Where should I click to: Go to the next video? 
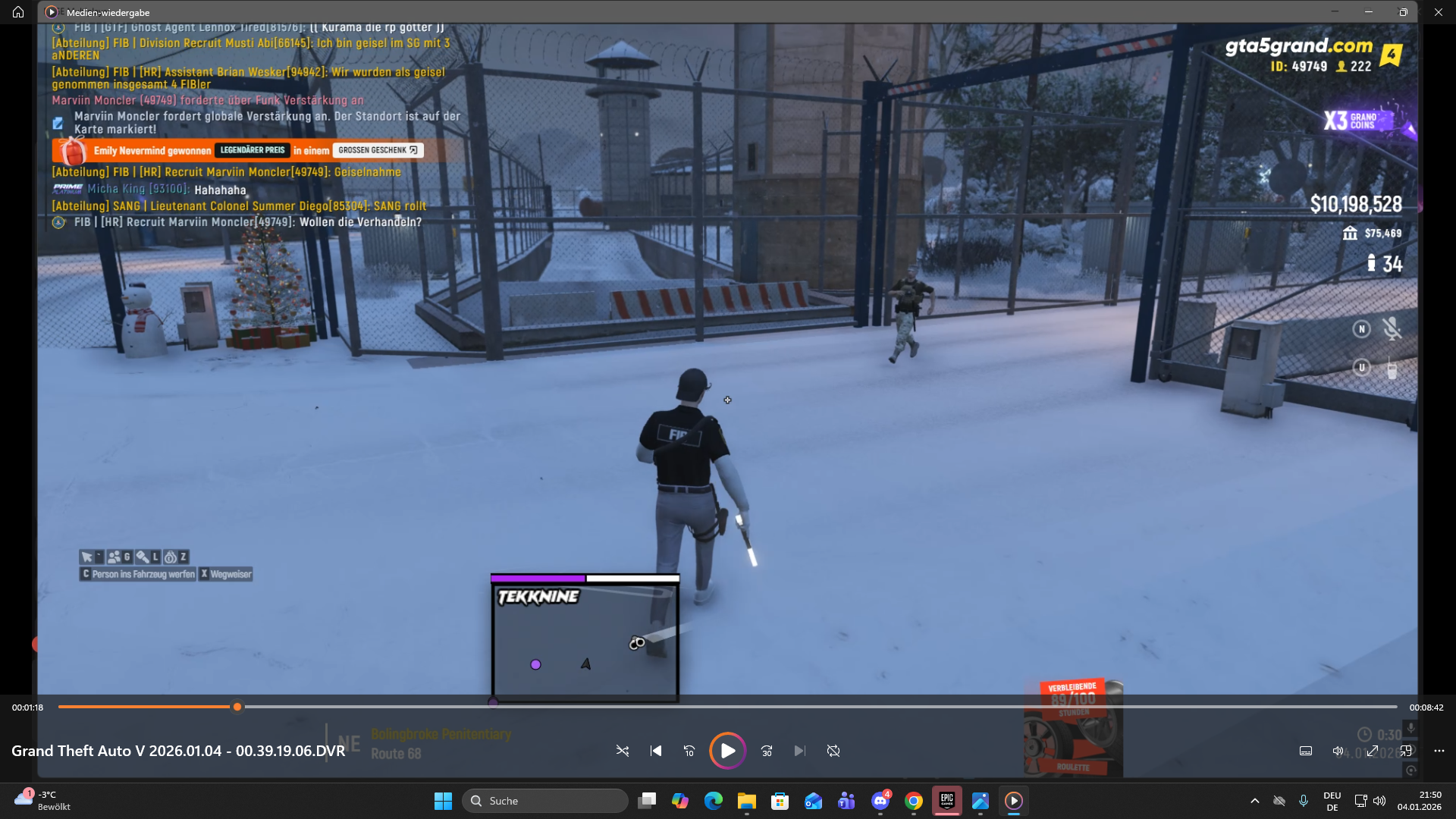click(x=800, y=751)
